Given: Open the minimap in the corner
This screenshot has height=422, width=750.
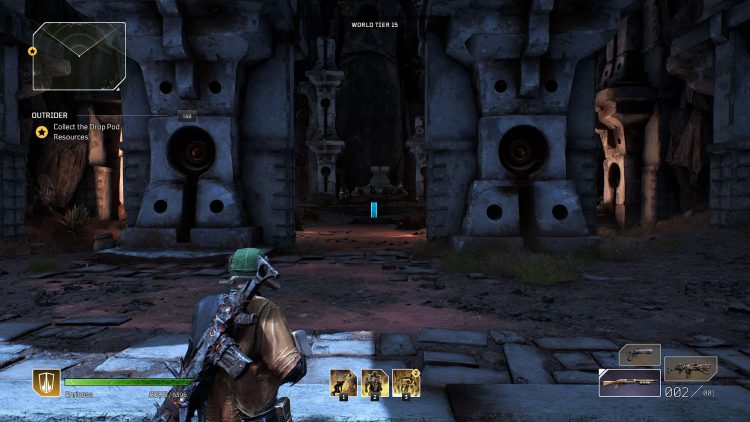Looking at the screenshot, I should [x=79, y=56].
